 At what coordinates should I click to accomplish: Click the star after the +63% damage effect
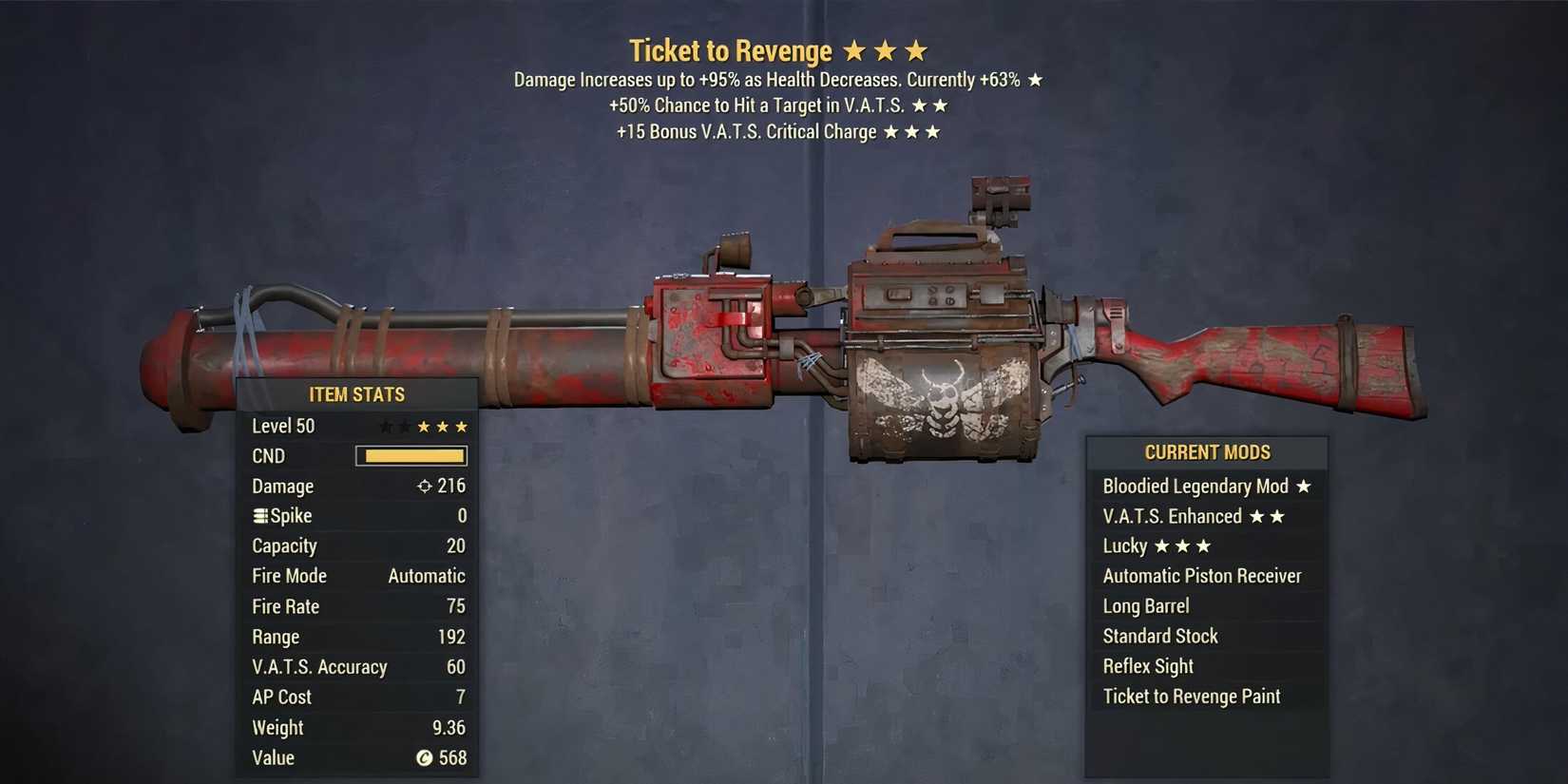(x=1034, y=80)
